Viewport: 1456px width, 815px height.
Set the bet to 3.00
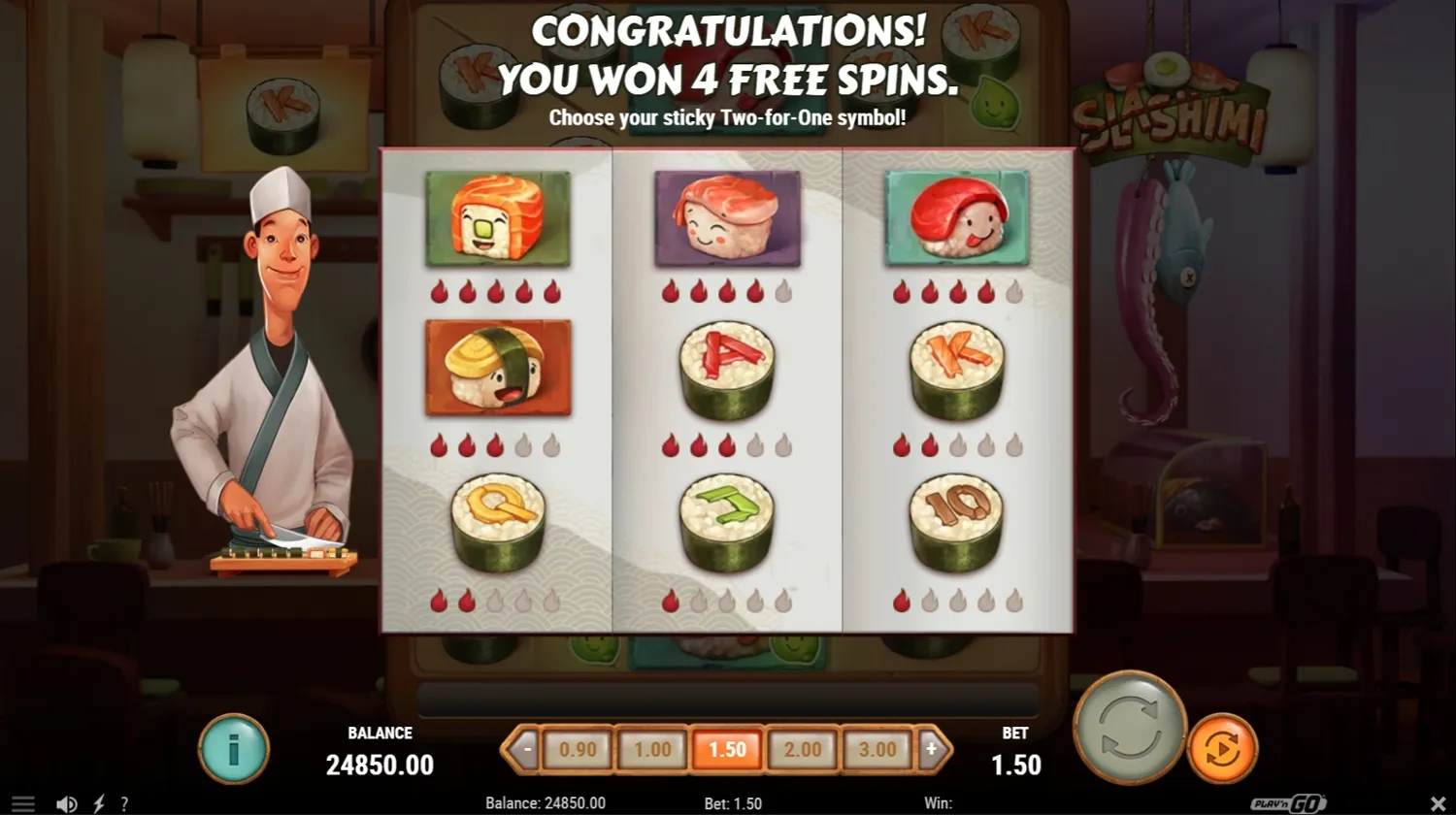coord(877,749)
